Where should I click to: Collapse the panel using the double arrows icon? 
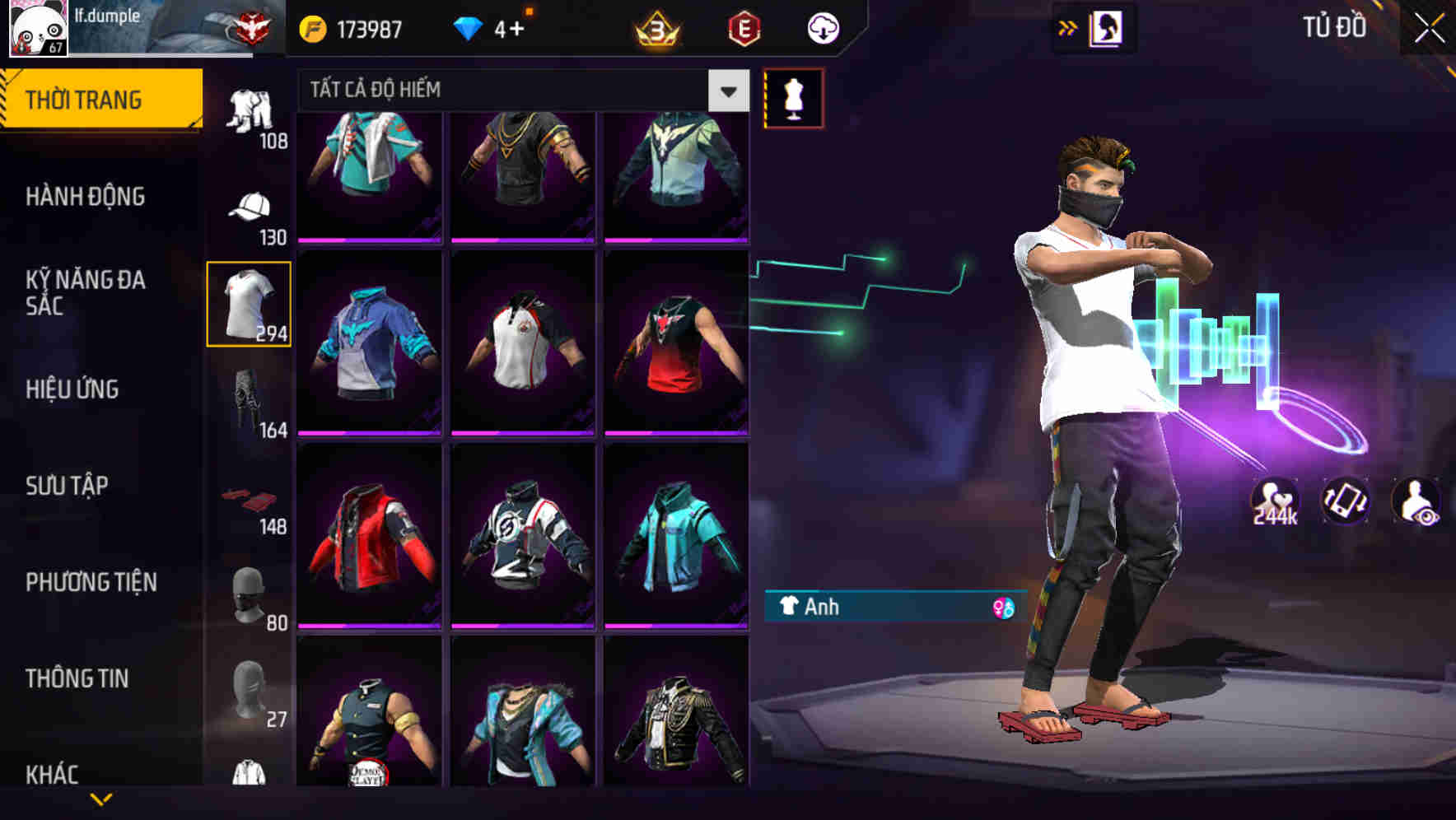click(1068, 27)
